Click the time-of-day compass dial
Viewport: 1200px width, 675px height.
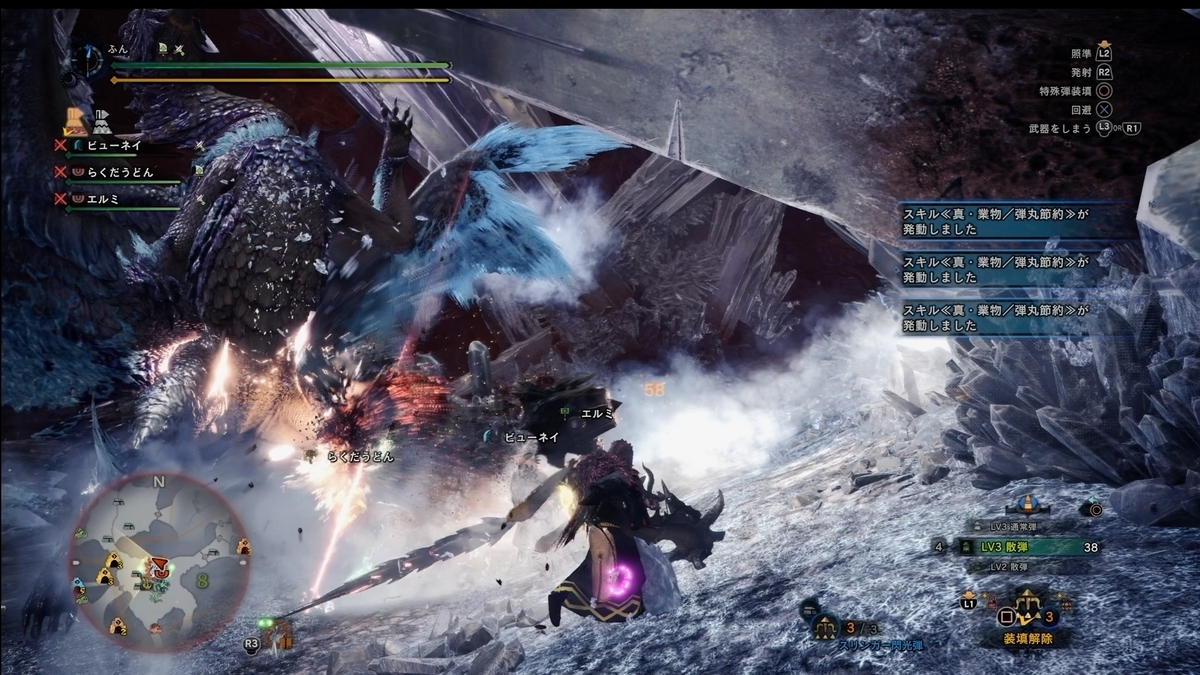click(86, 61)
